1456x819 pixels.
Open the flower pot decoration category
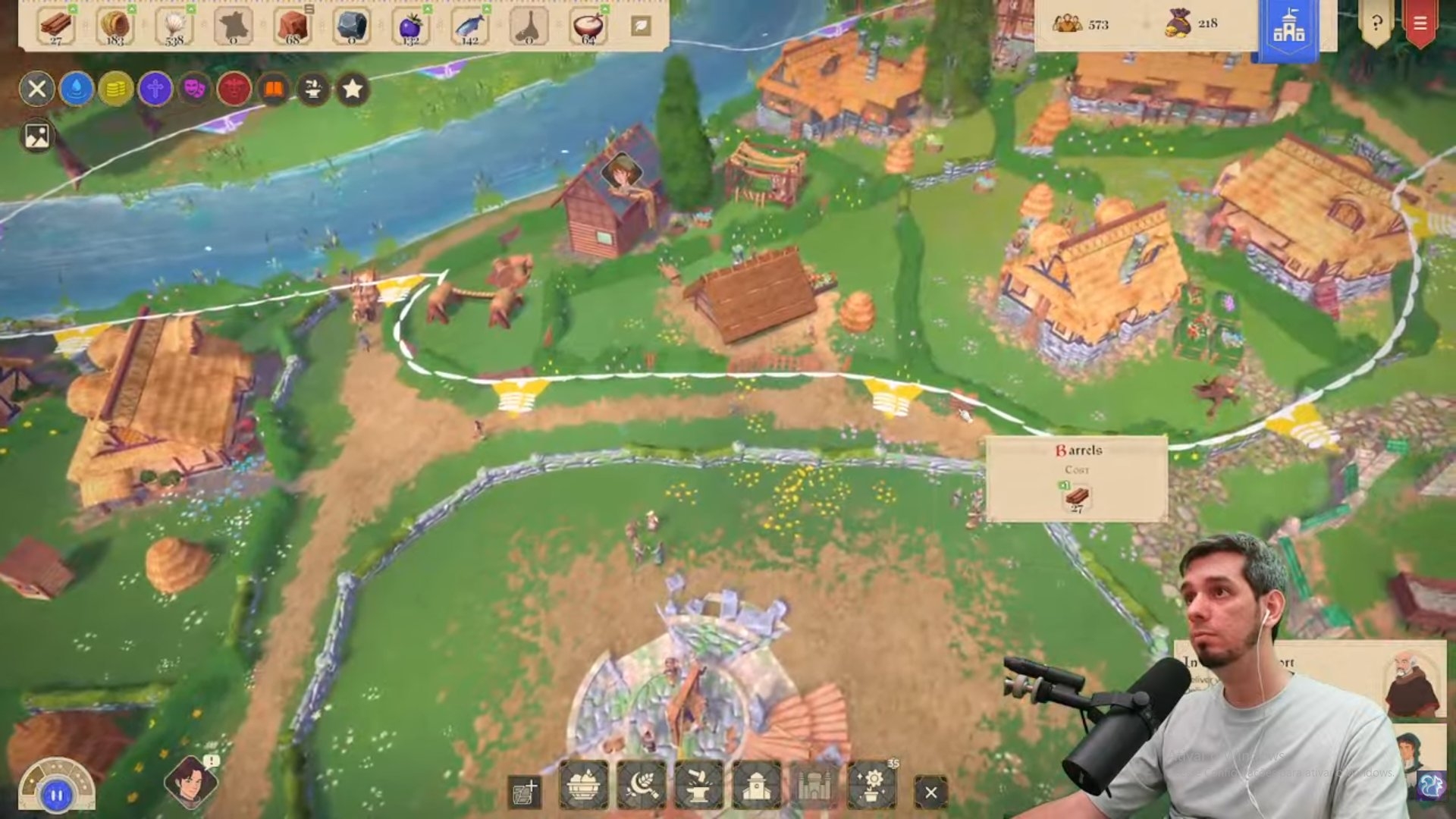pyautogui.click(x=873, y=786)
